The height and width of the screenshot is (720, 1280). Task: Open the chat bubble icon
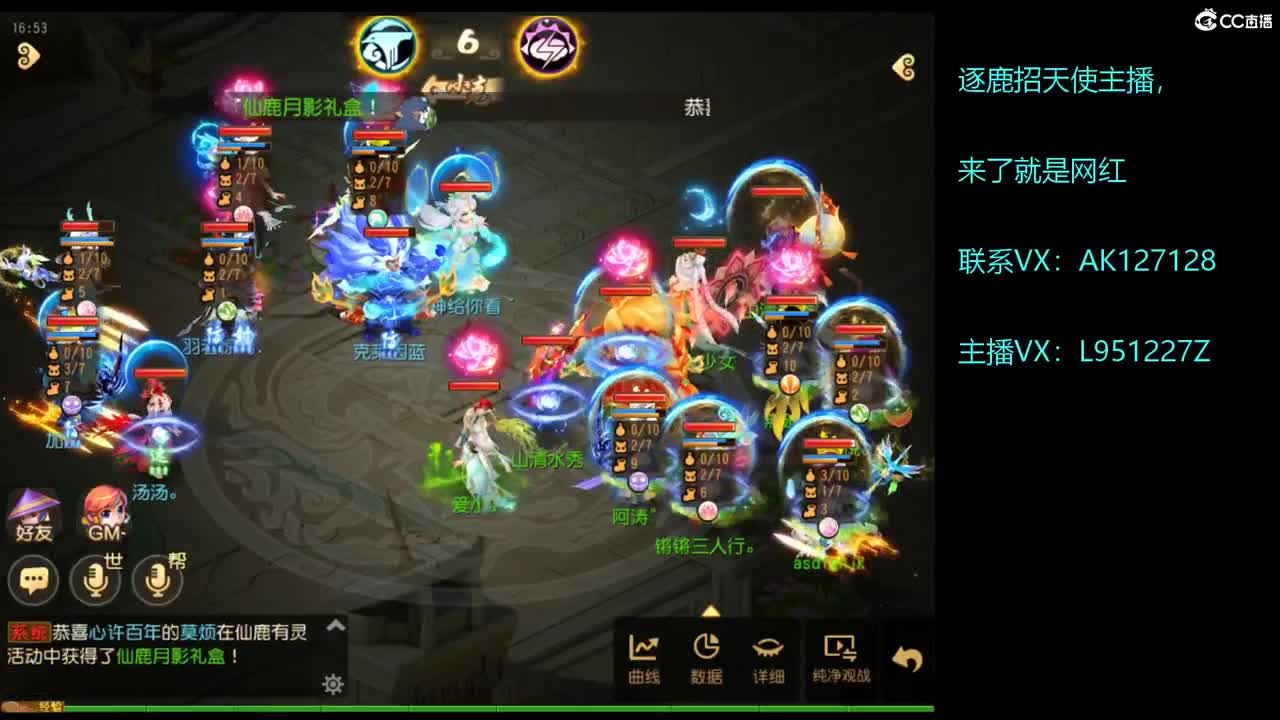click(33, 580)
